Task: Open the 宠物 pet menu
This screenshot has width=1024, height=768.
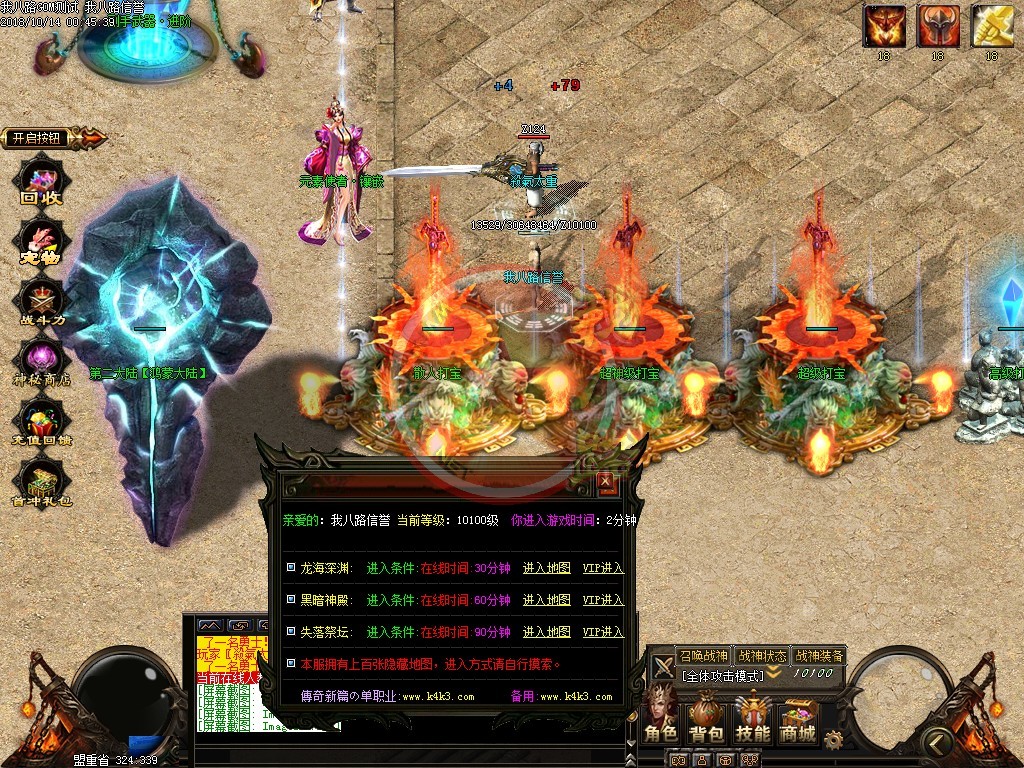Action: 42,243
